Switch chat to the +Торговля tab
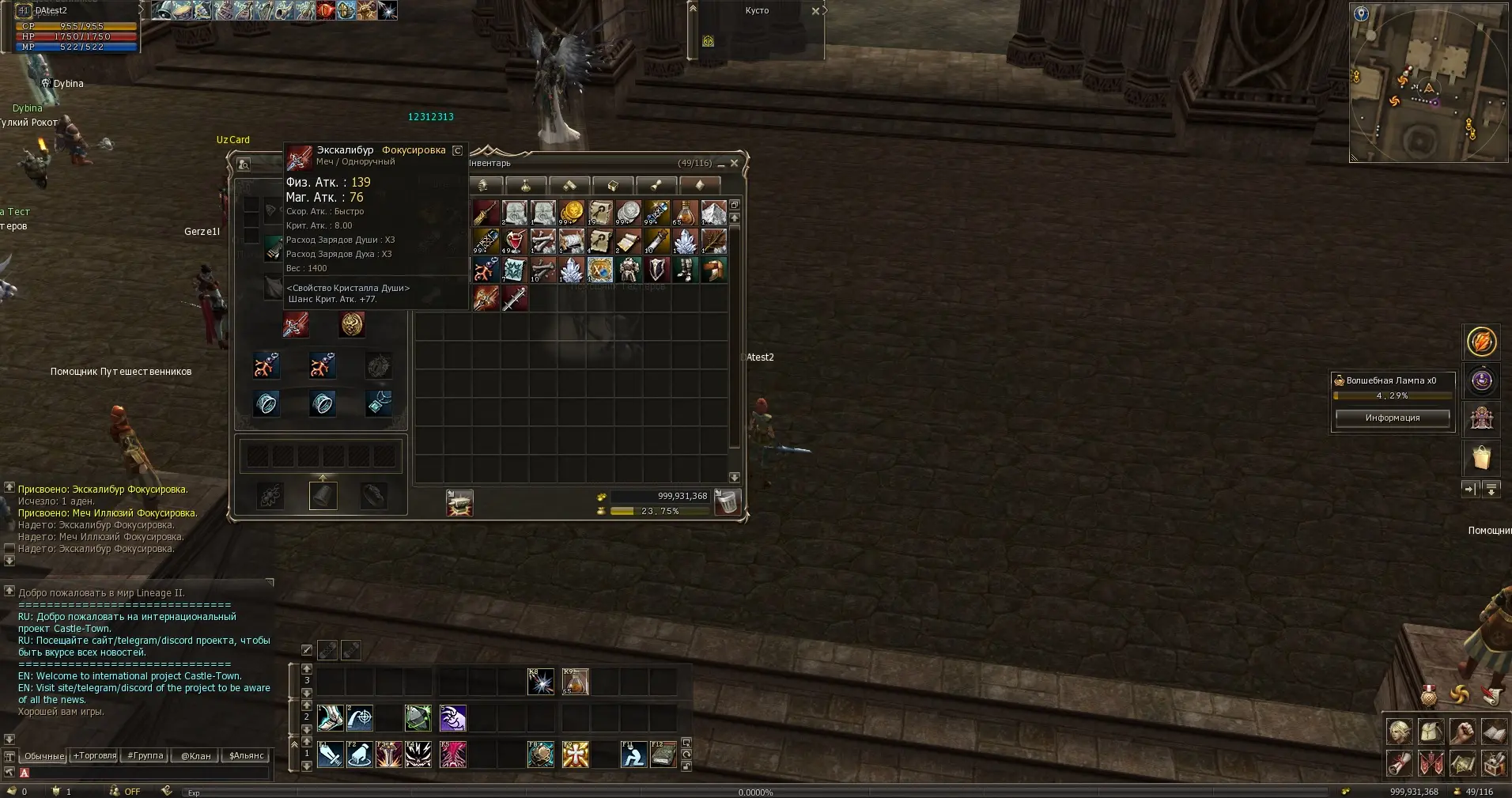This screenshot has height=798, width=1512. tap(95, 755)
